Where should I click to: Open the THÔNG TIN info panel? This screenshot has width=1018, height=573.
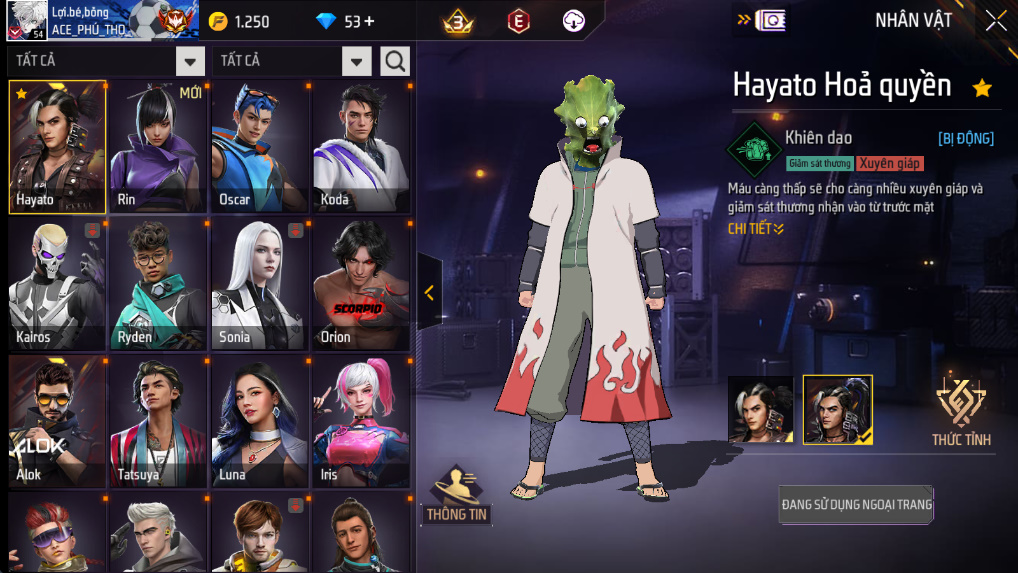pyautogui.click(x=457, y=495)
